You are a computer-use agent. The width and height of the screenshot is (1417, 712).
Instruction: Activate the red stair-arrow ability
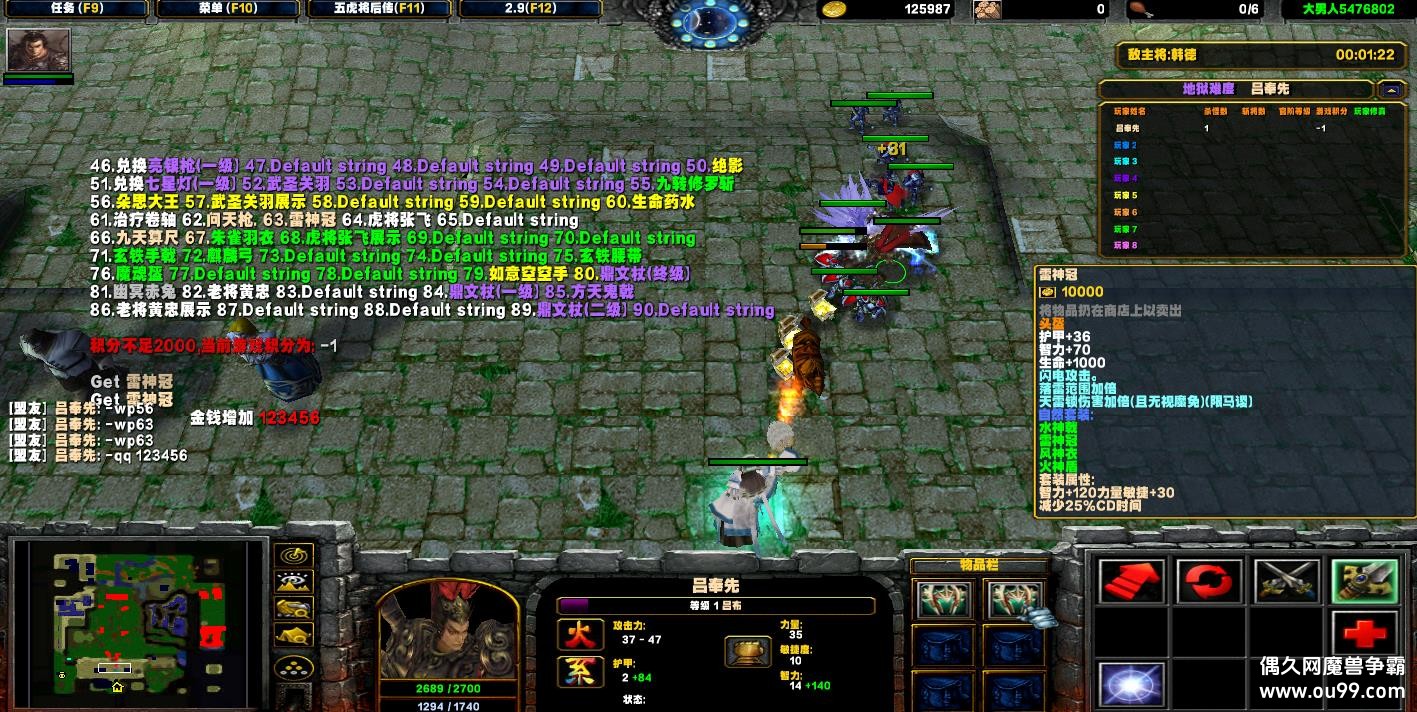click(x=1131, y=581)
